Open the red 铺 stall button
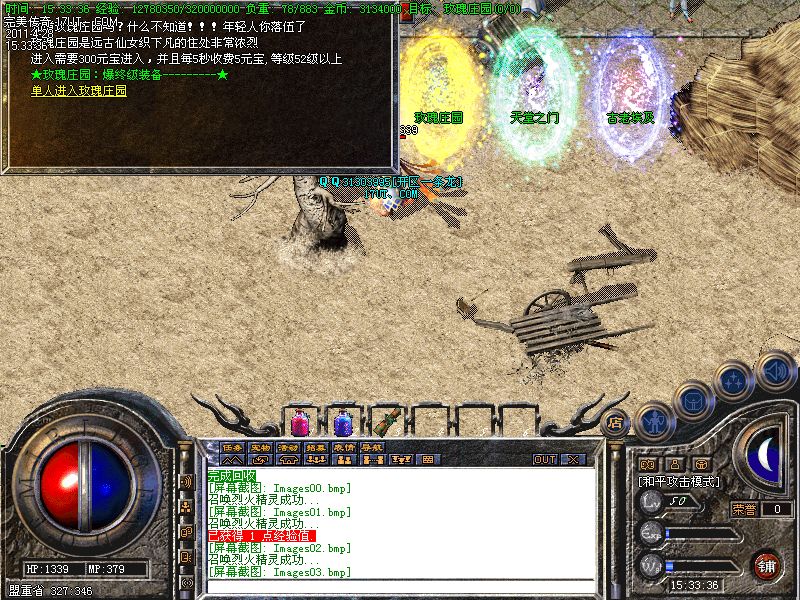The width and height of the screenshot is (800, 600). (x=766, y=565)
